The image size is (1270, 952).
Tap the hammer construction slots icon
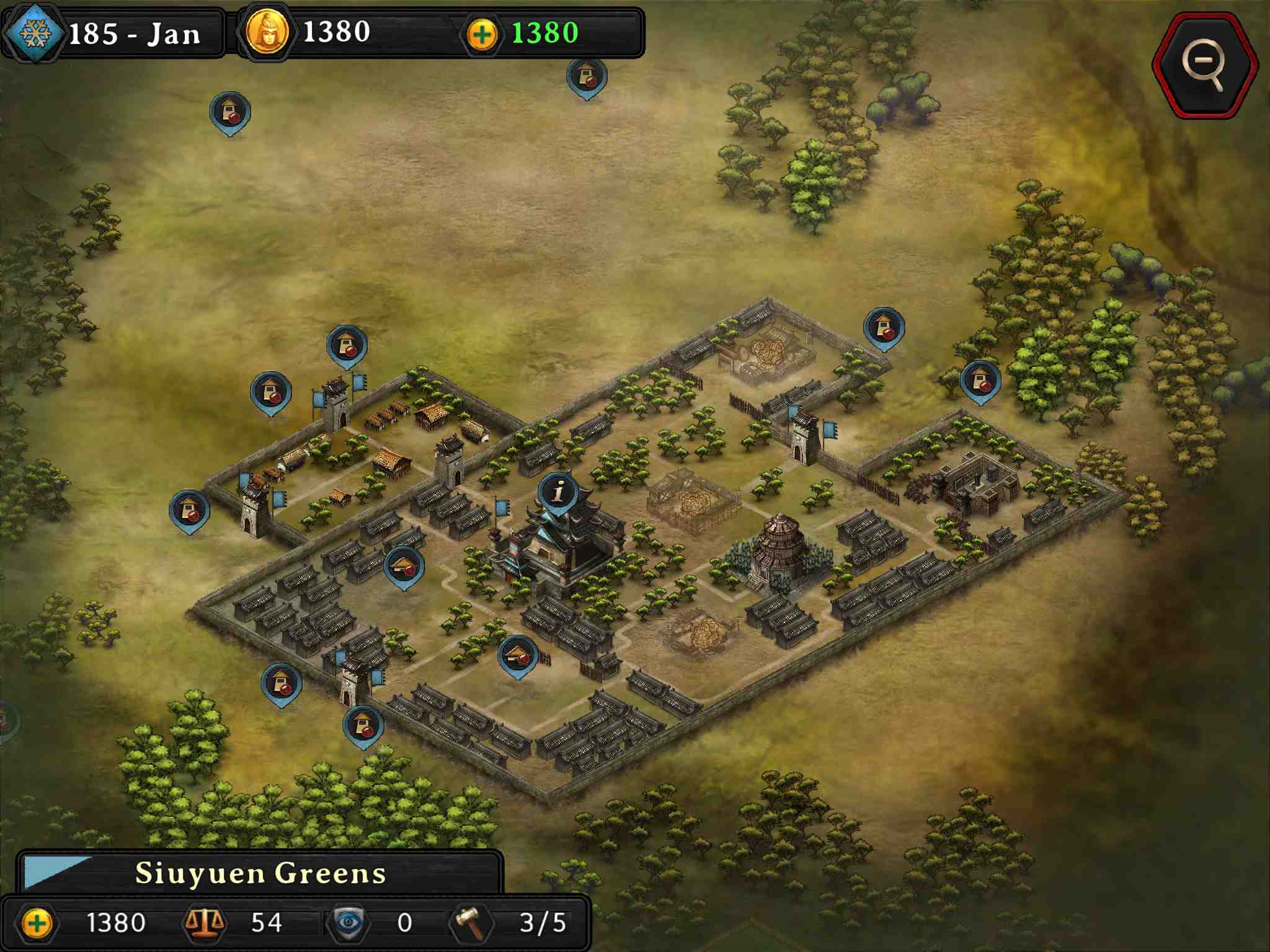(x=471, y=922)
